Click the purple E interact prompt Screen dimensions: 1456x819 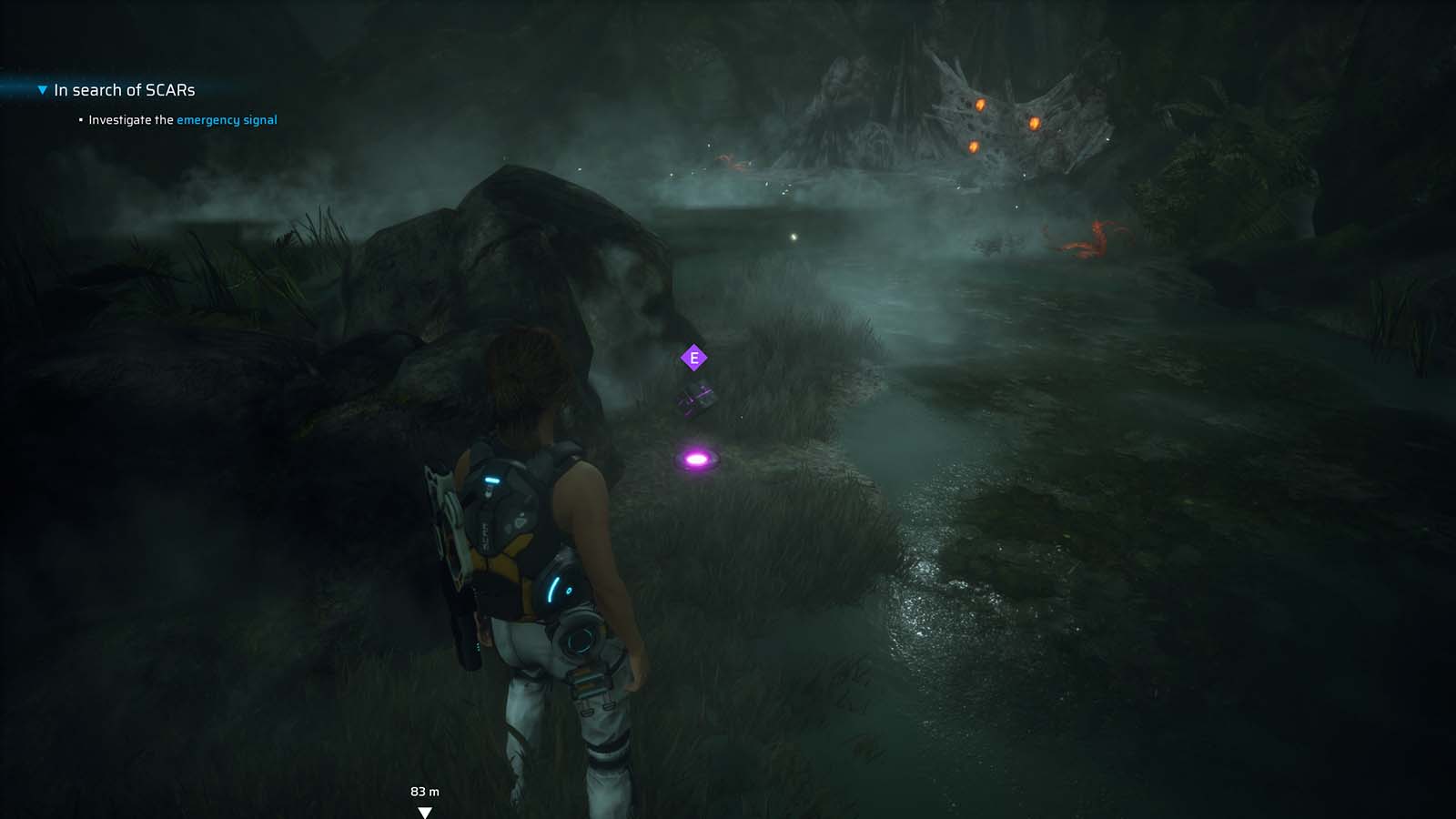point(693,358)
